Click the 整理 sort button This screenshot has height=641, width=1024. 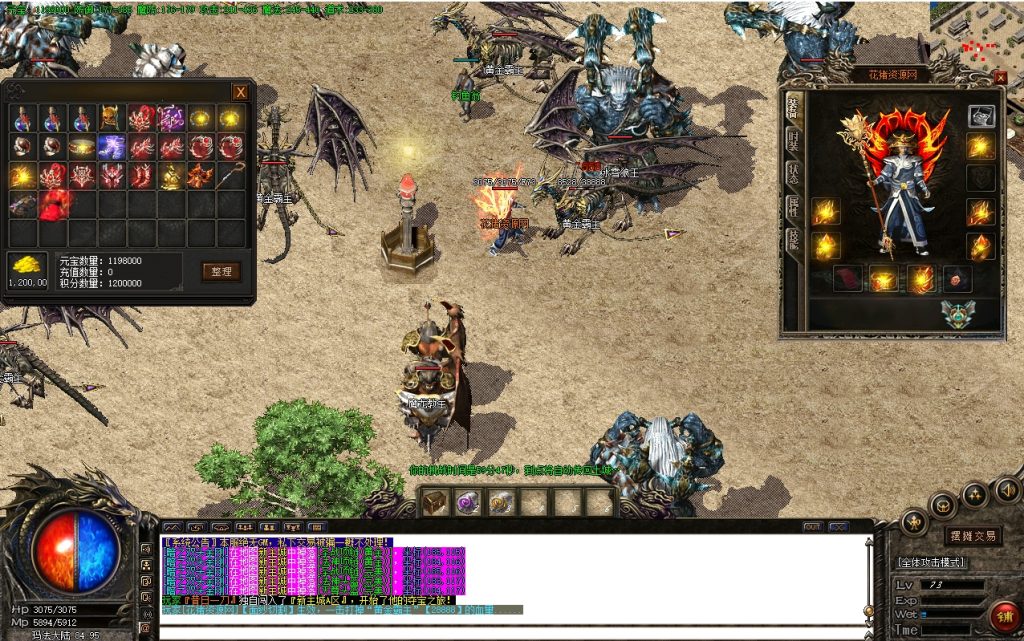coord(221,271)
